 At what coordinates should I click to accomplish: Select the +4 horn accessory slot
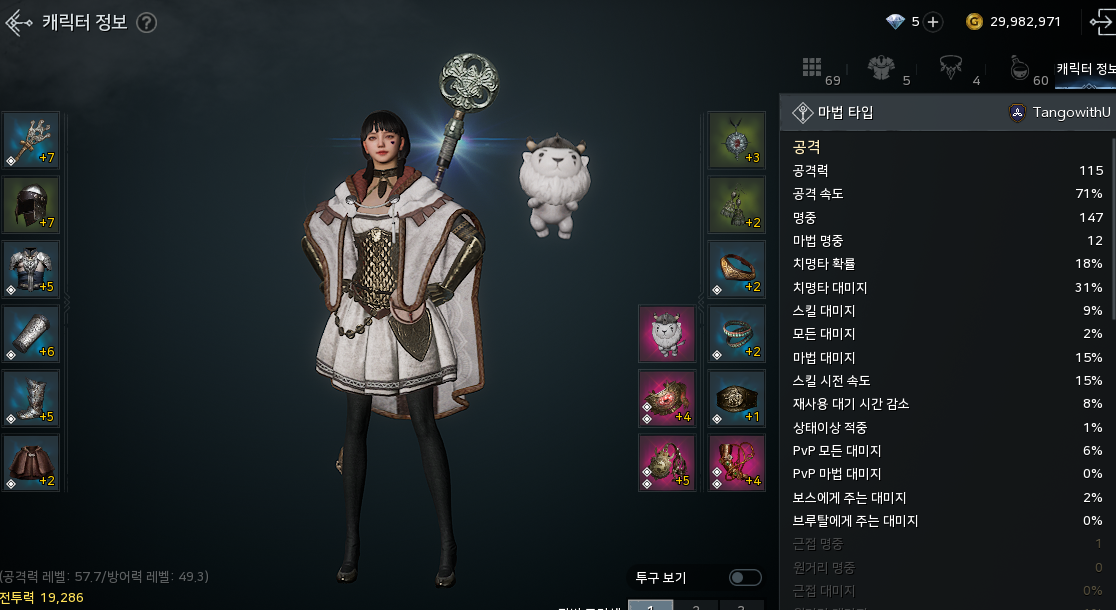tap(737, 463)
